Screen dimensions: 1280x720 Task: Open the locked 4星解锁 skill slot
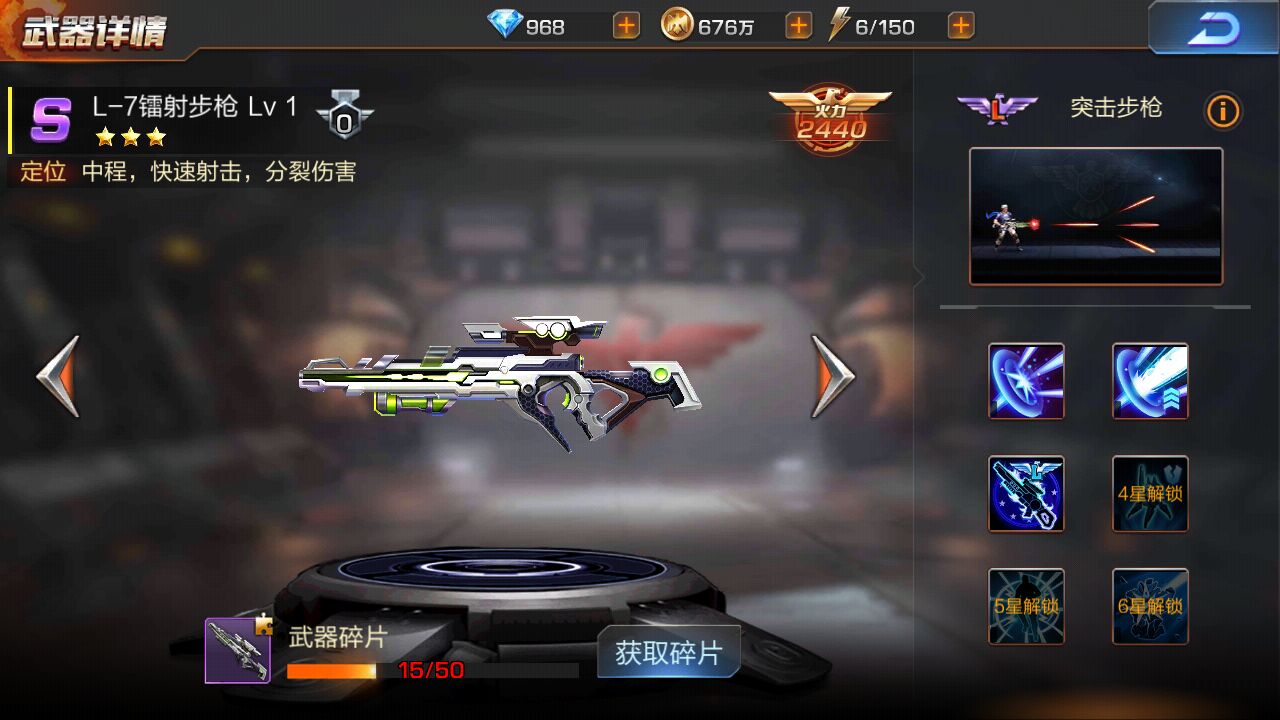(1148, 493)
